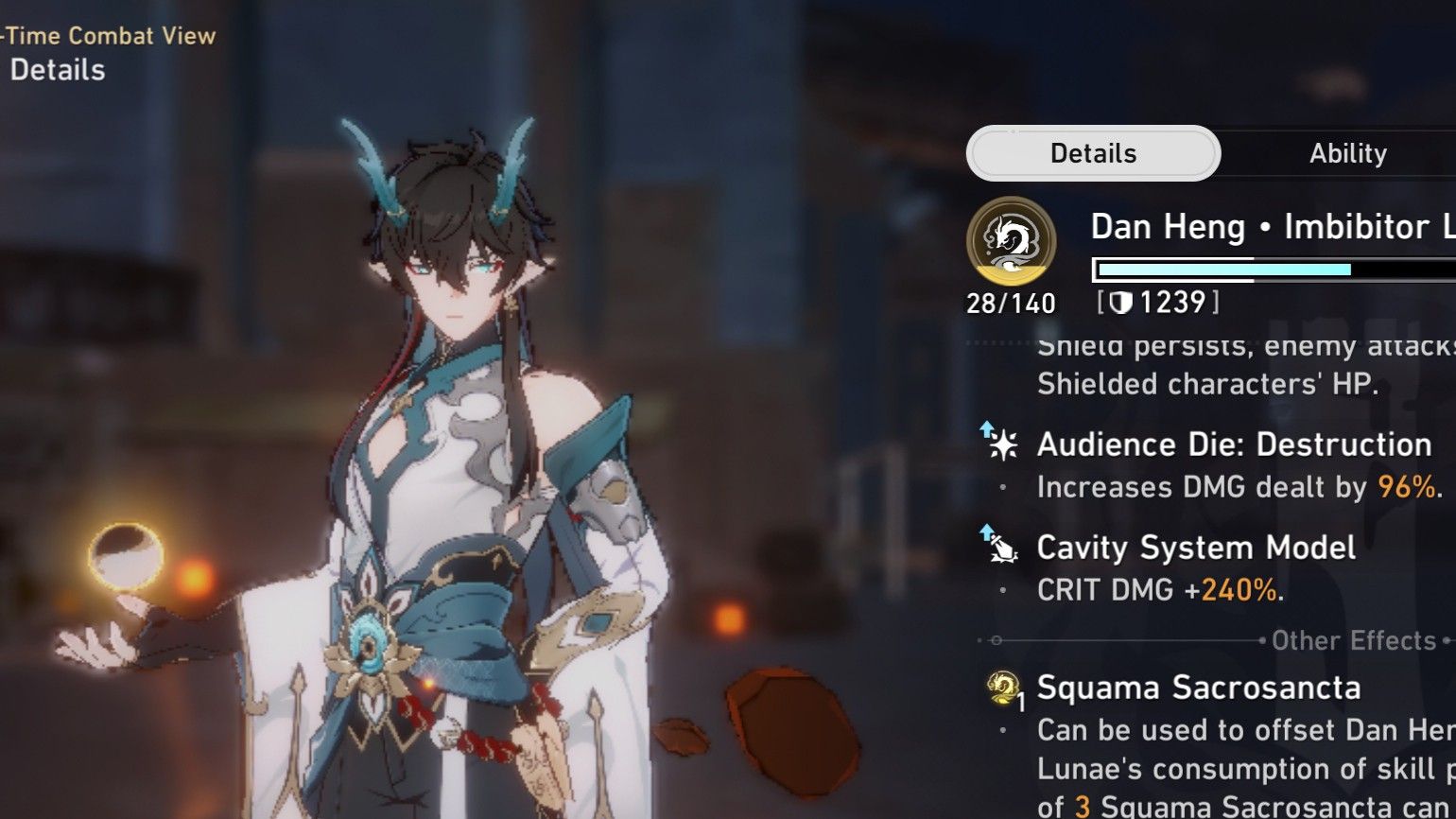Toggle the Audience Die buff description visibility
Viewport: 1456px width, 819px height.
point(1235,443)
